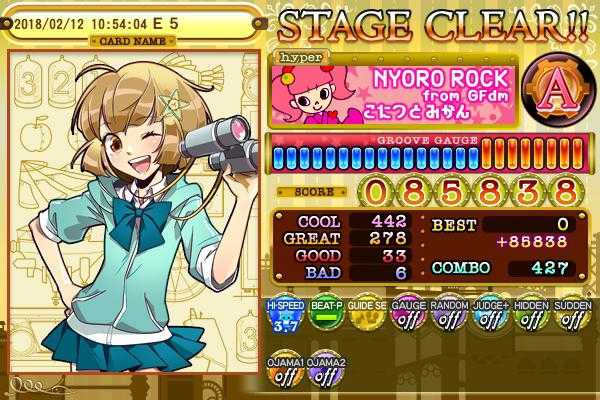Toggle the BEAT-P option icon
Image resolution: width=600 pixels, height=400 pixels.
point(322,318)
